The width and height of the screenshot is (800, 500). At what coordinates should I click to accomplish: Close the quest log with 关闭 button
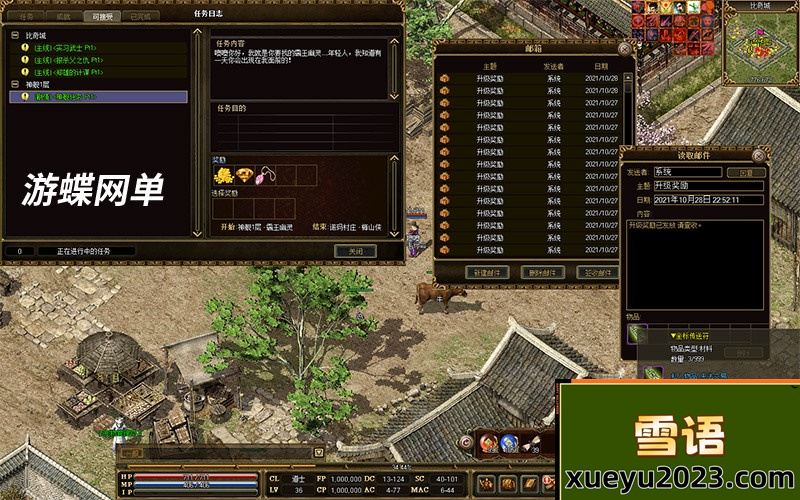click(x=354, y=251)
